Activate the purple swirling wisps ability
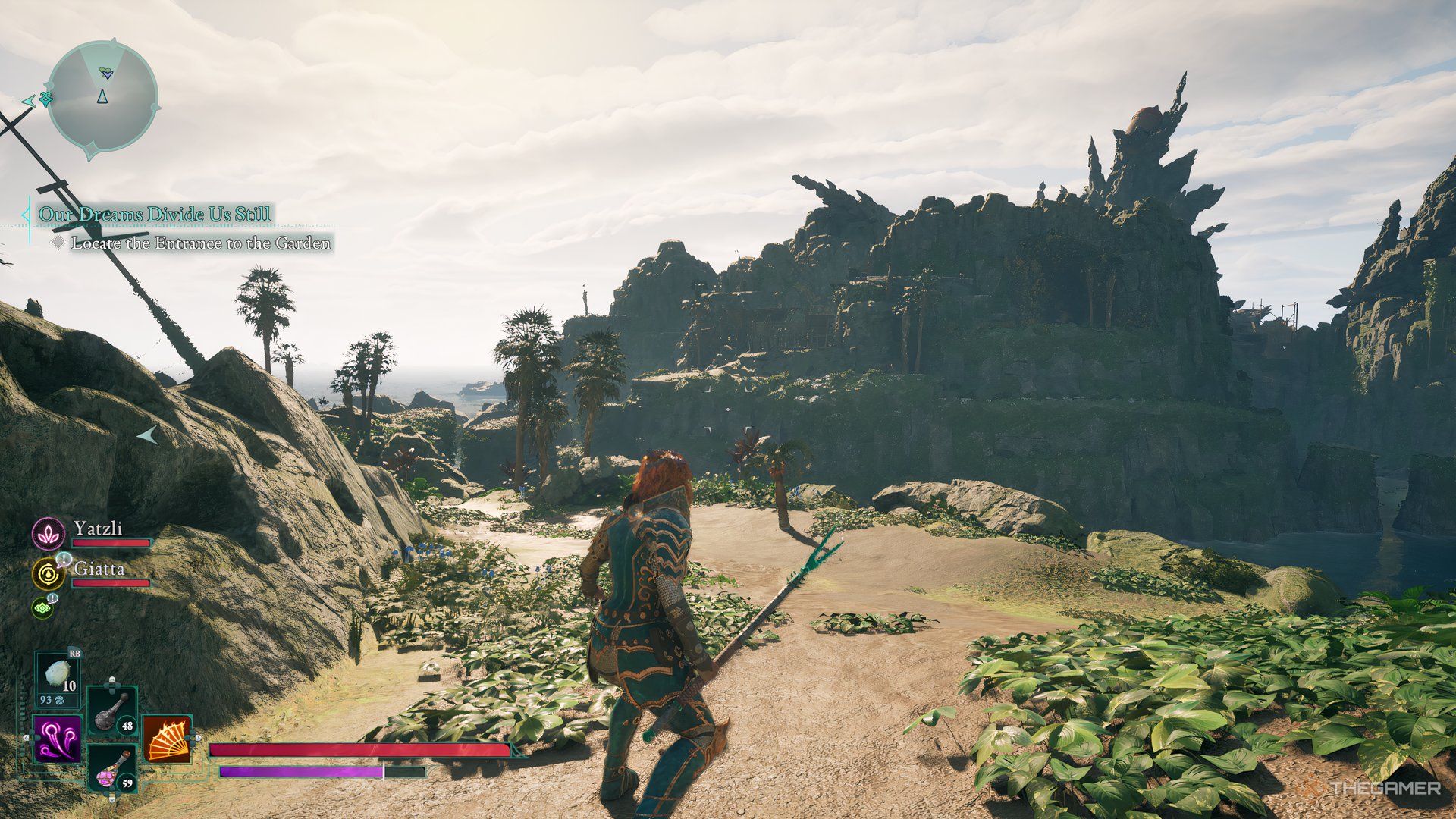 pyautogui.click(x=58, y=739)
